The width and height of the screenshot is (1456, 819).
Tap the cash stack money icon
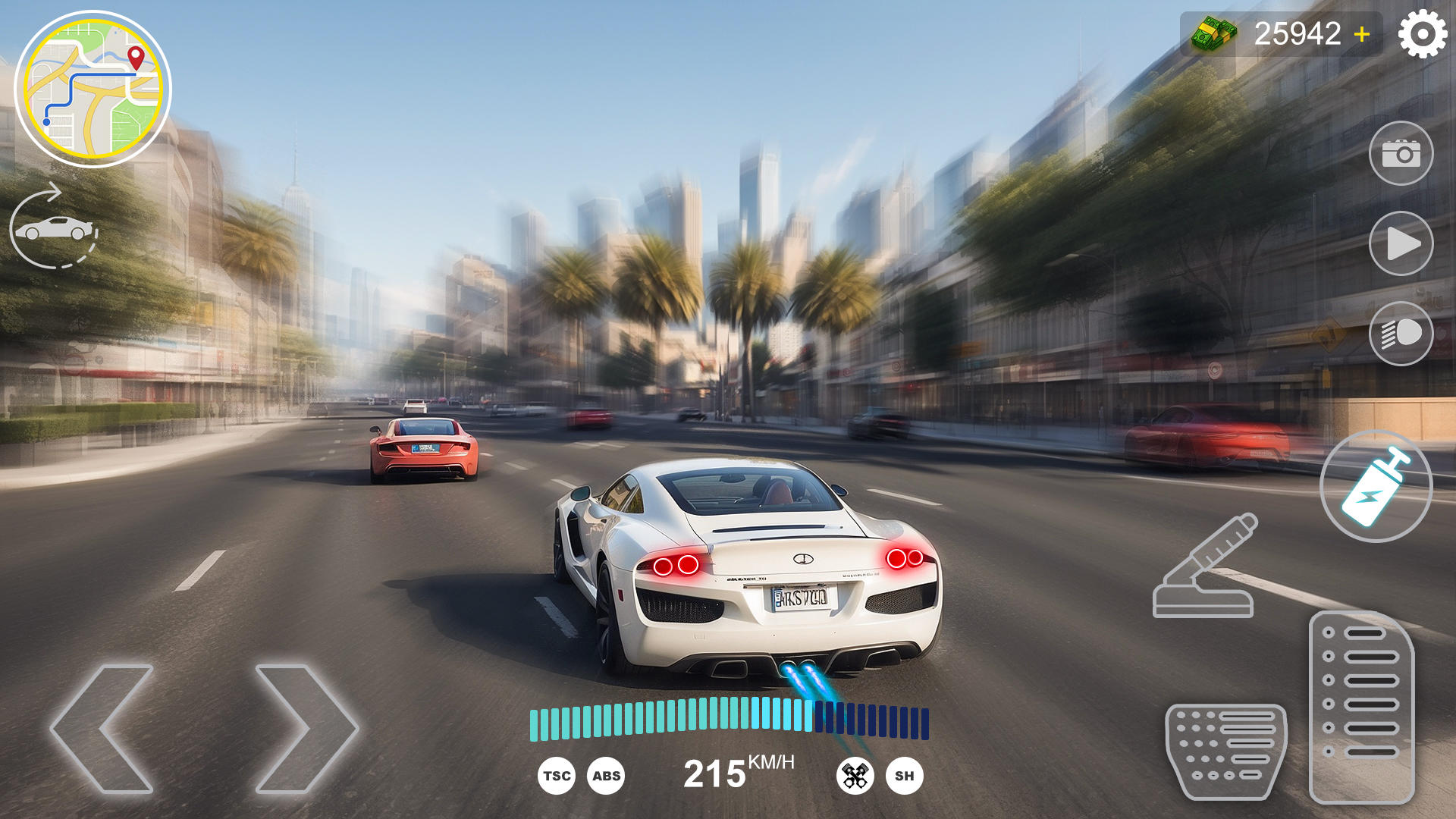[1214, 32]
